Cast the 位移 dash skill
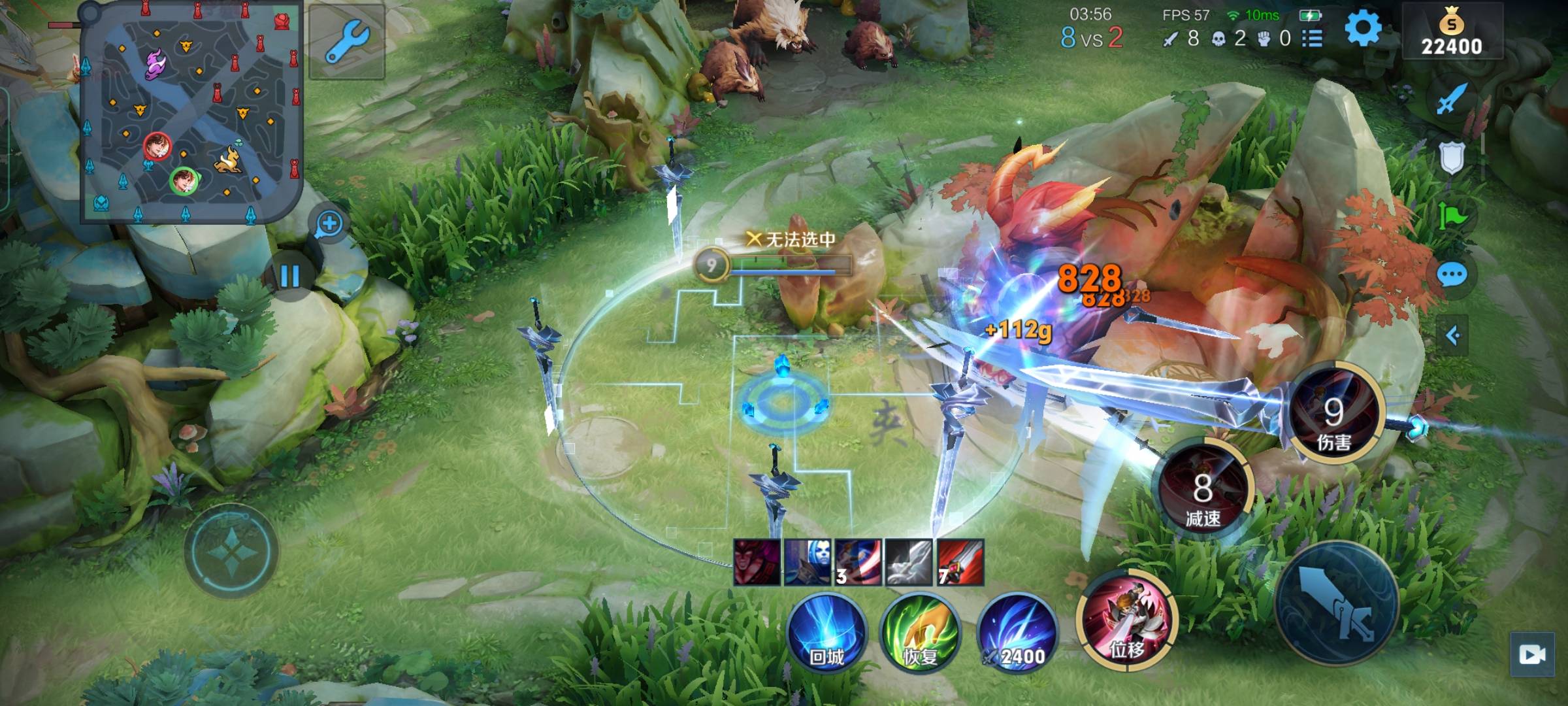Image resolution: width=1568 pixels, height=706 pixels. 1126,620
